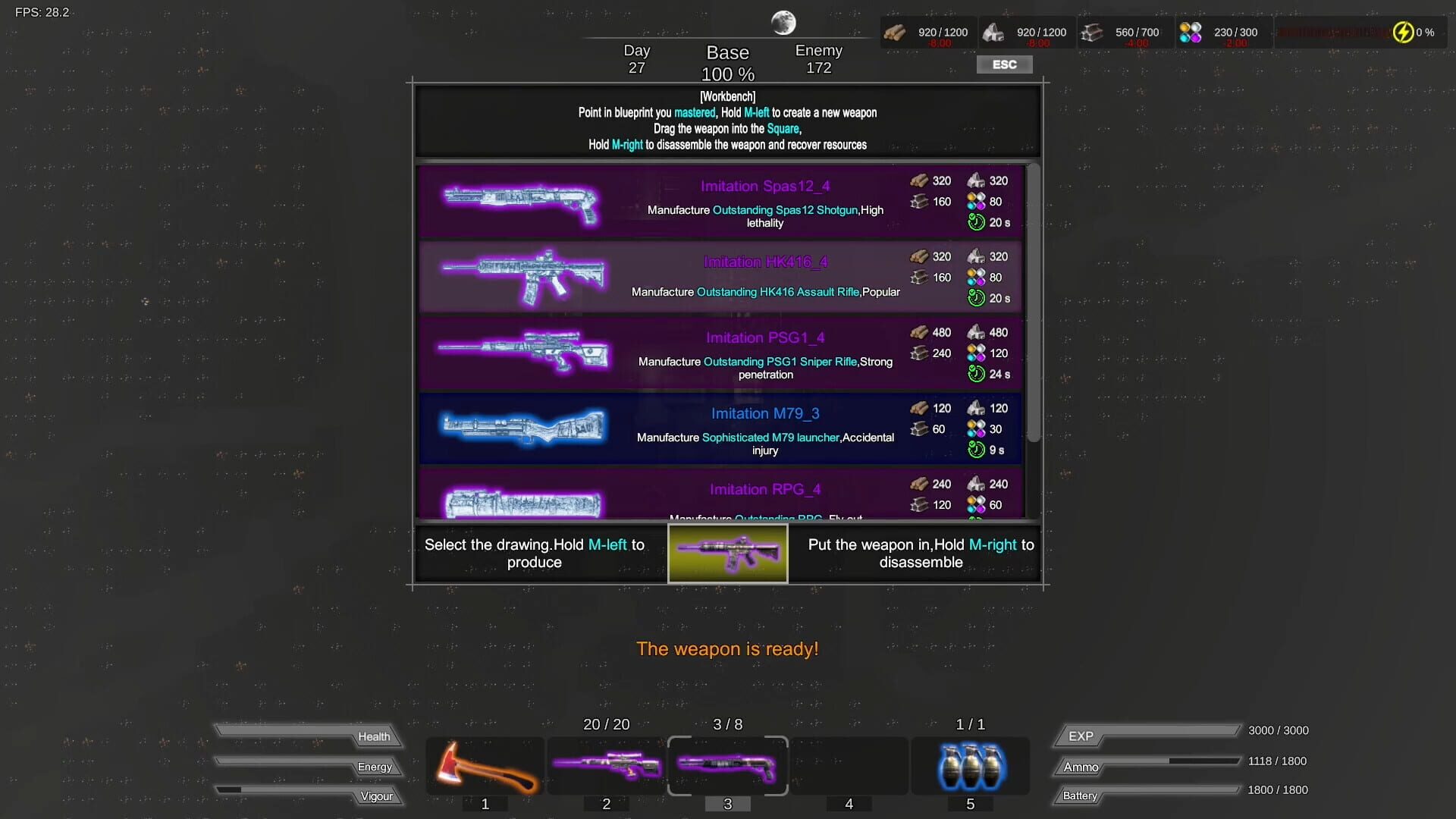
Task: Select the Imitation PSG1_4 blueprint
Action: pyautogui.click(x=720, y=353)
